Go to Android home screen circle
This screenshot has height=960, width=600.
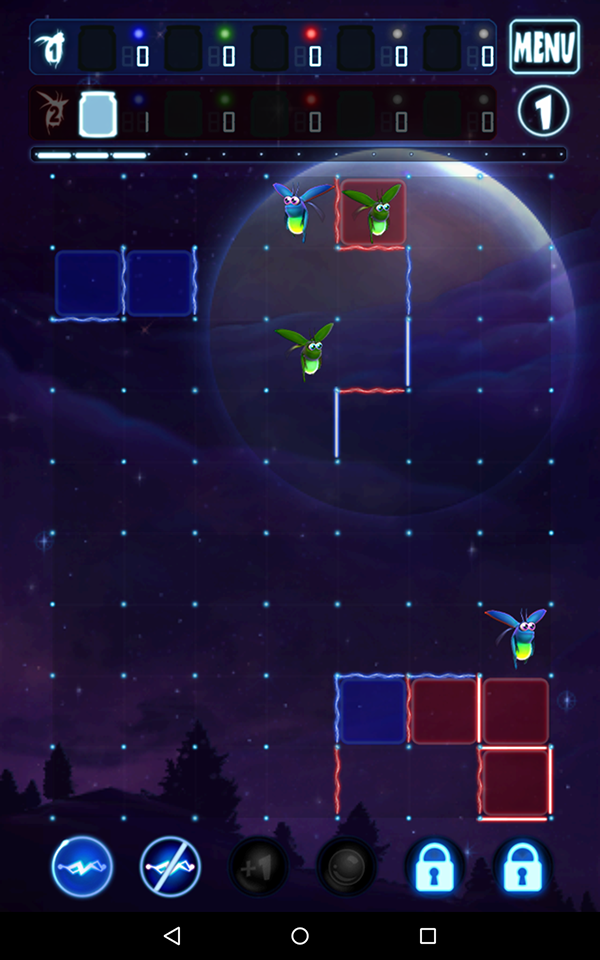pos(300,936)
